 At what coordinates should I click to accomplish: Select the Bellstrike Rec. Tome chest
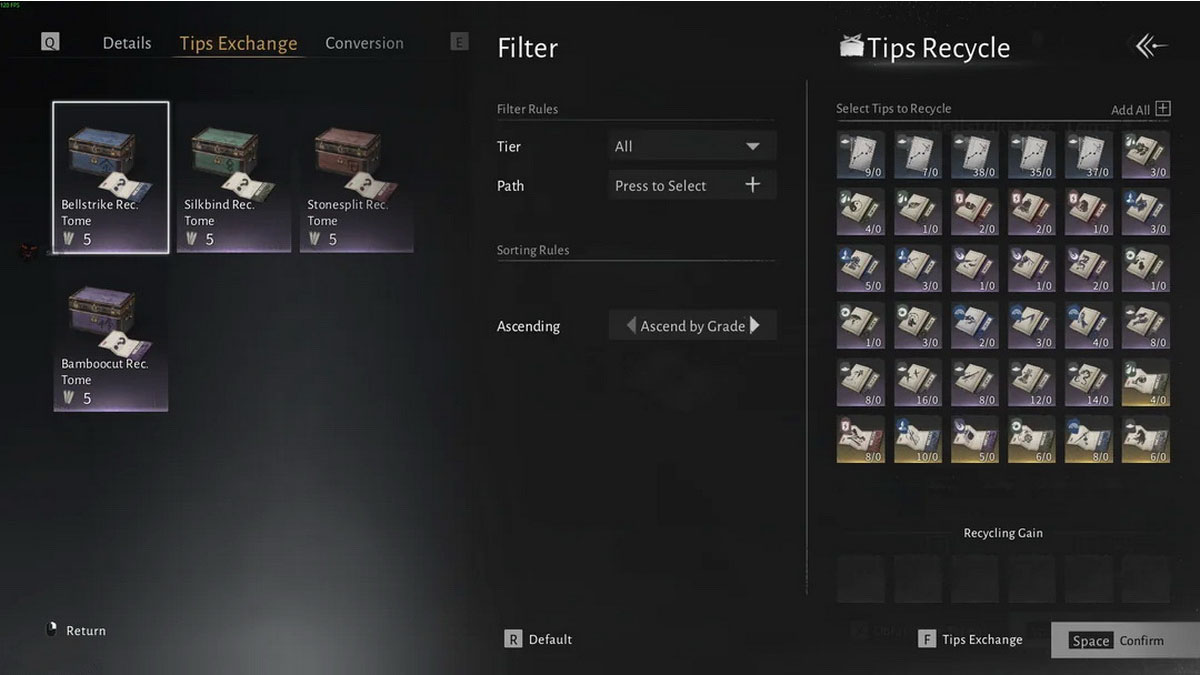tap(111, 177)
